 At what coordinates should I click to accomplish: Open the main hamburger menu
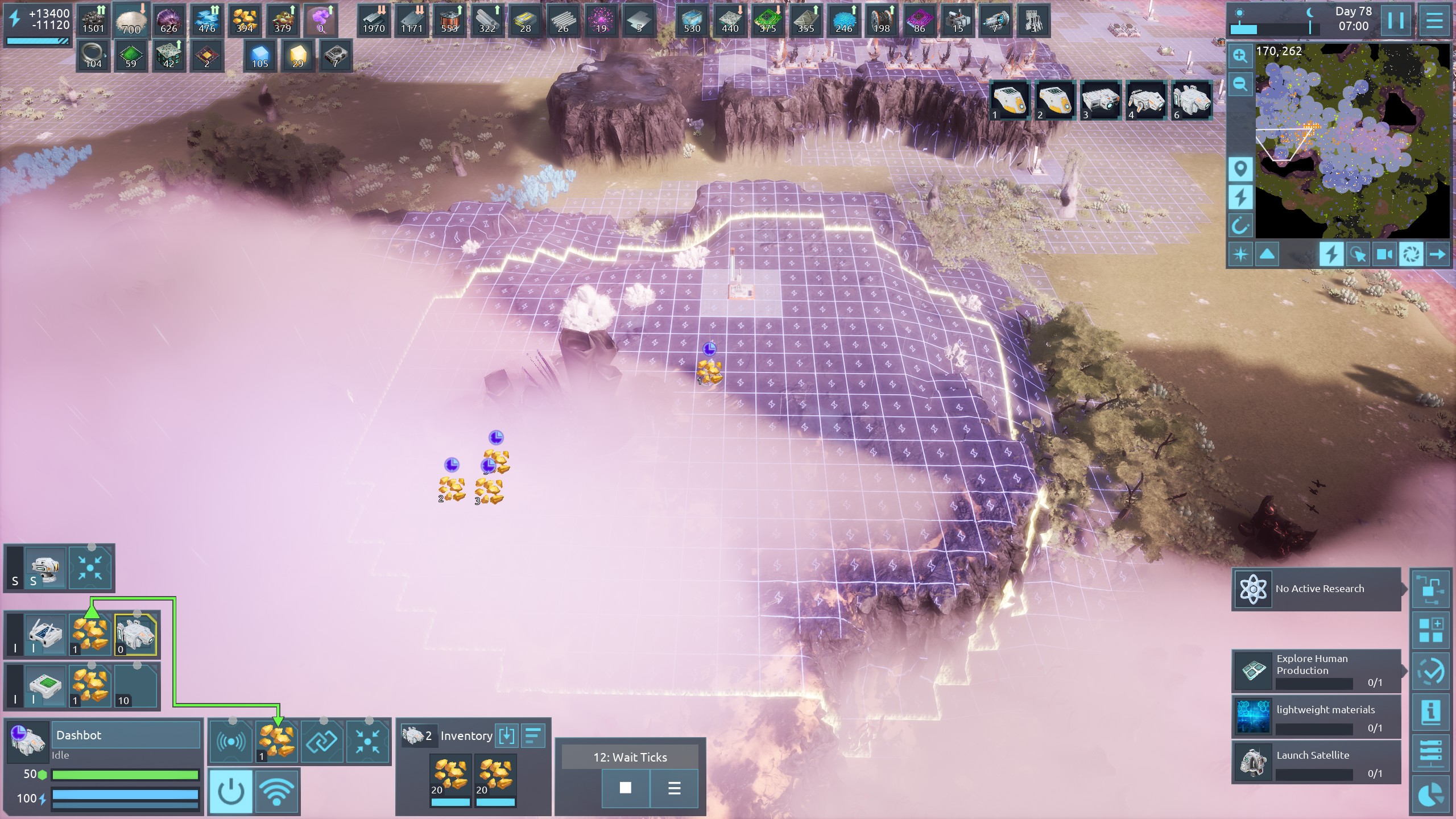(x=1434, y=21)
